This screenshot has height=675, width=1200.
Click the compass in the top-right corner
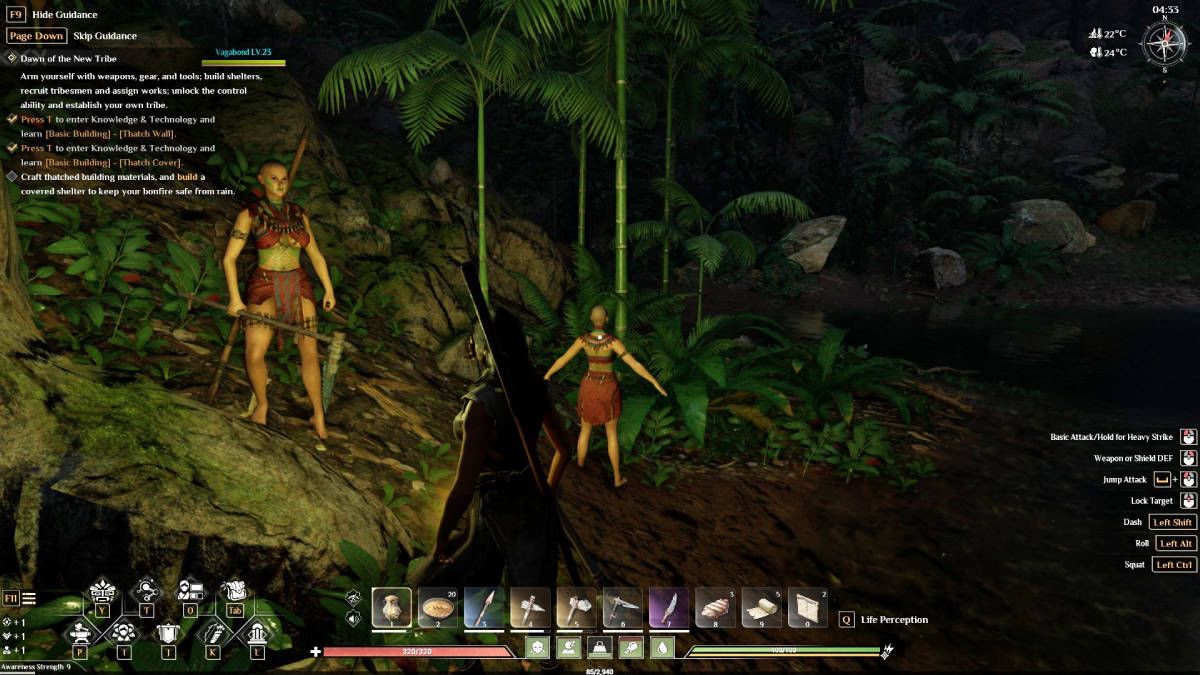[x=1163, y=44]
